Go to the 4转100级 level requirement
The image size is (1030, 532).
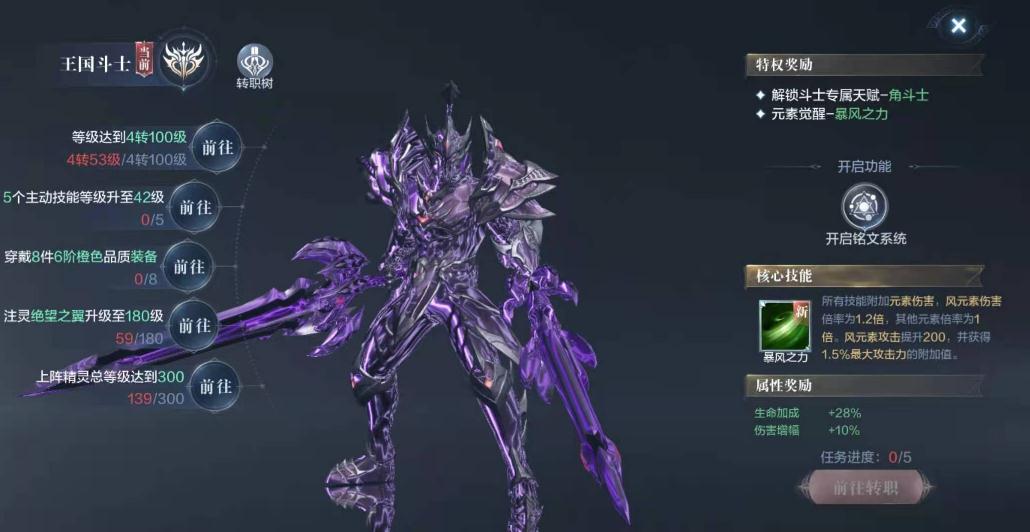217,147
